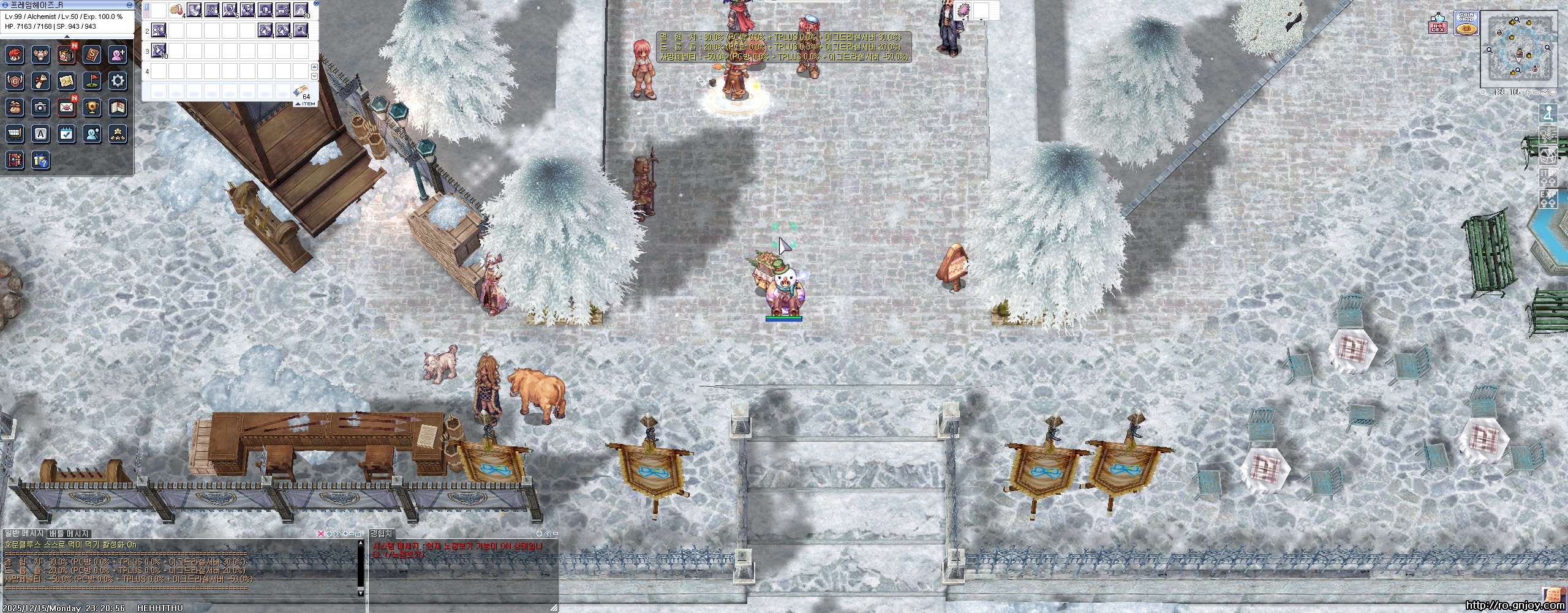The width and height of the screenshot is (1568, 613).
Task: Open the calendar check-in icon
Action: pyautogui.click(x=67, y=134)
